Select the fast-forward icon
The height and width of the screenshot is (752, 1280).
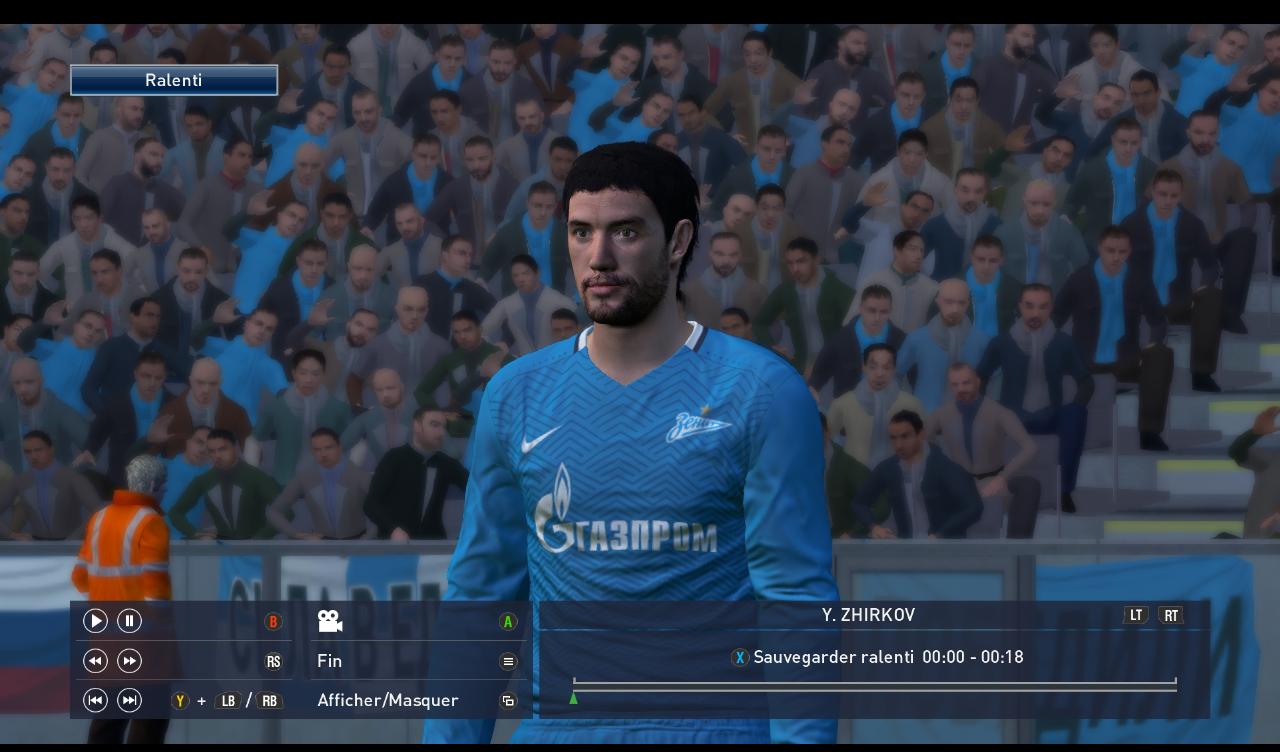(x=129, y=660)
